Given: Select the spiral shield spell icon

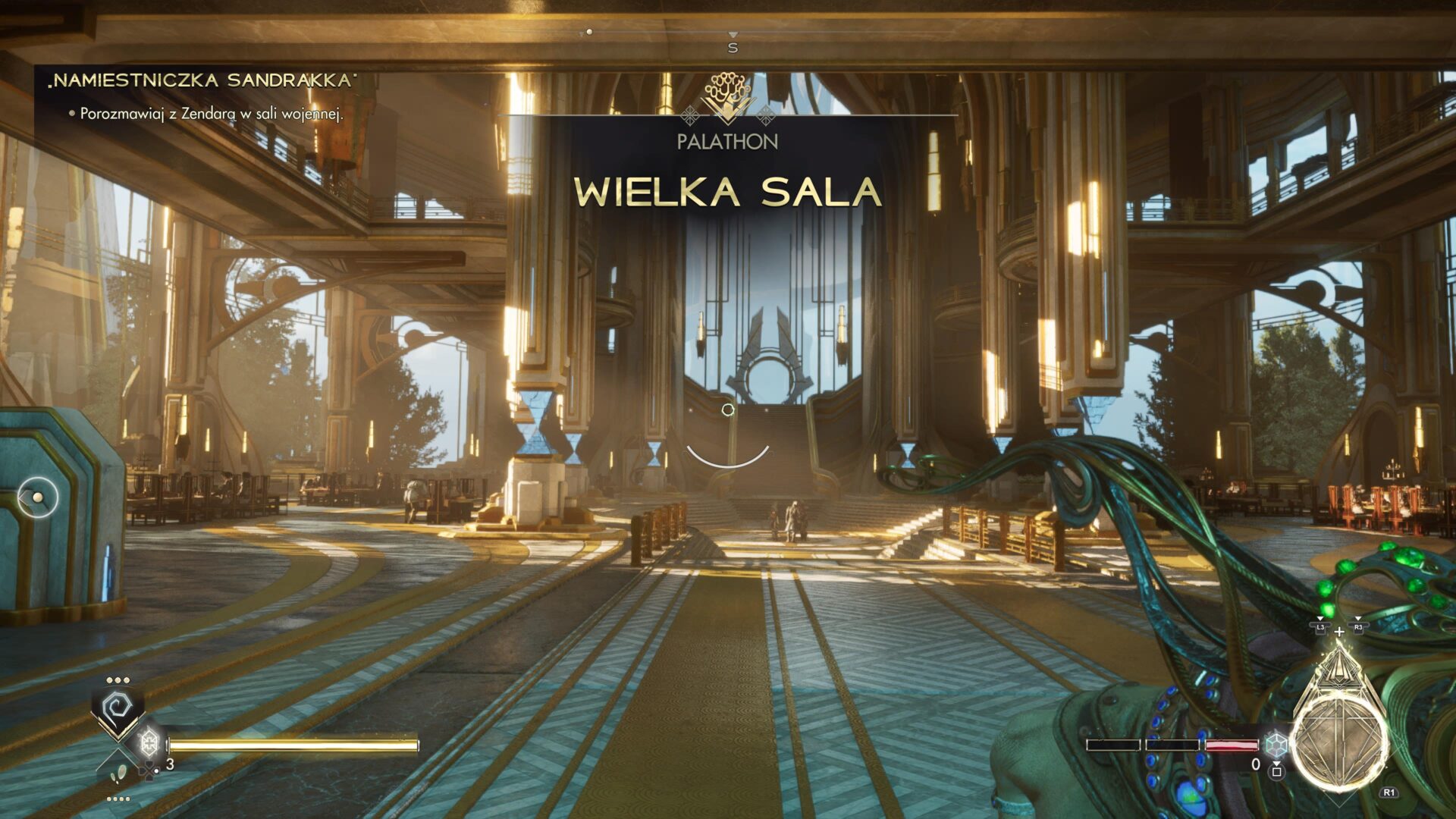Looking at the screenshot, I should point(118,709).
